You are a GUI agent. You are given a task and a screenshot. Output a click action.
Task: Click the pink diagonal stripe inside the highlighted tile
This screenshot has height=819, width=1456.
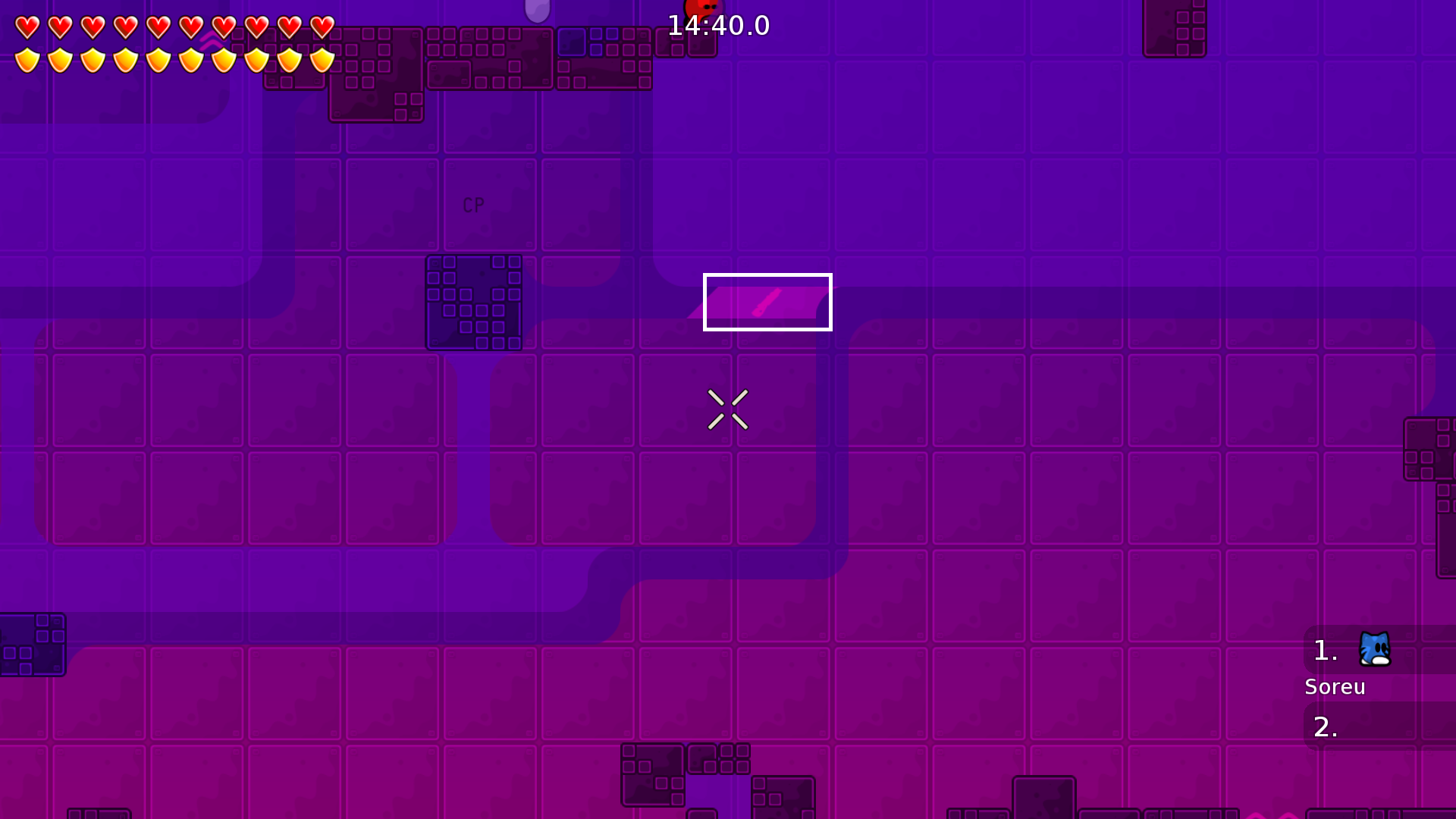pos(767,302)
